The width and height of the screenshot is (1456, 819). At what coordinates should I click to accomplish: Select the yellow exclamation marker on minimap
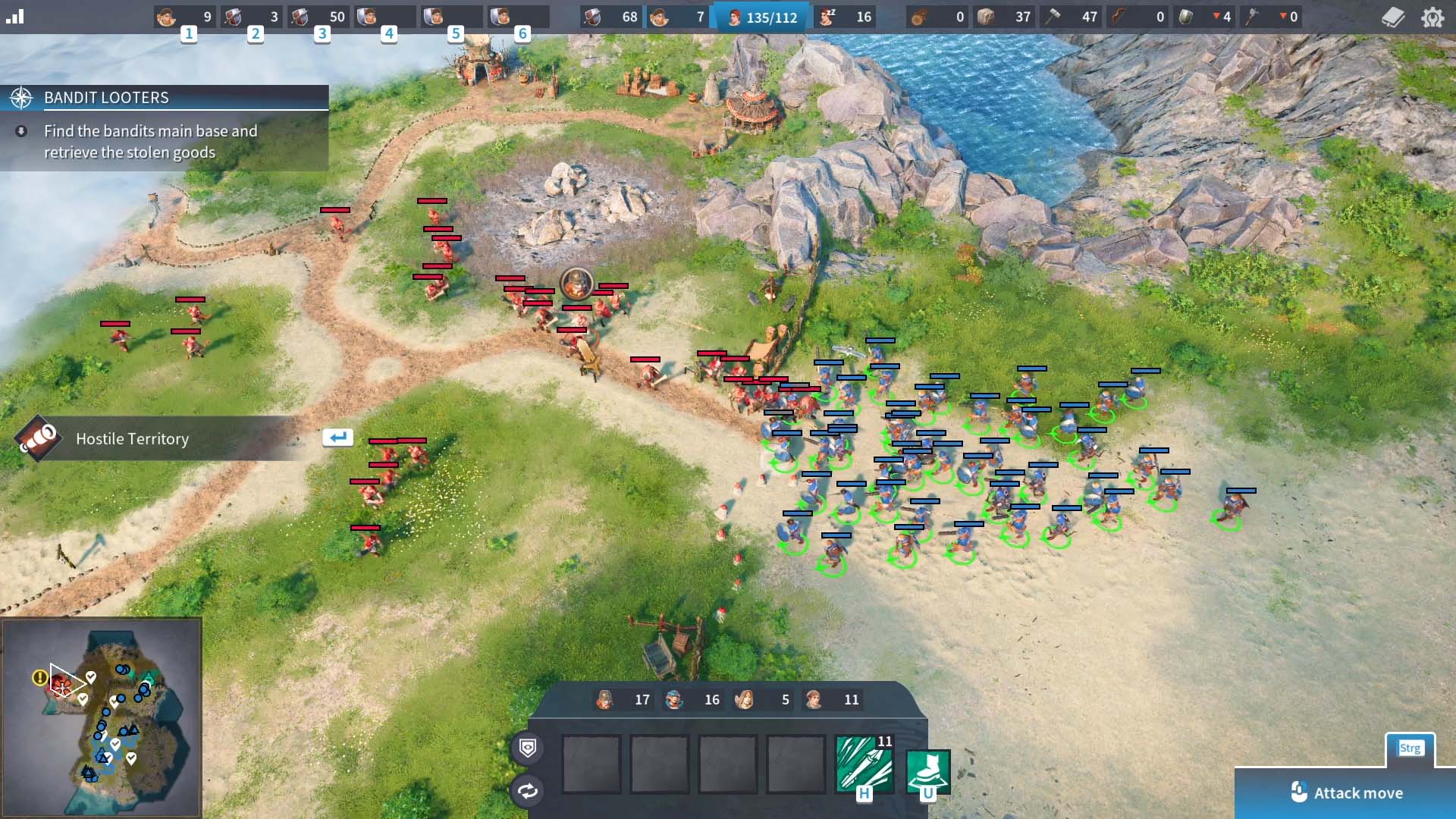coord(39,677)
